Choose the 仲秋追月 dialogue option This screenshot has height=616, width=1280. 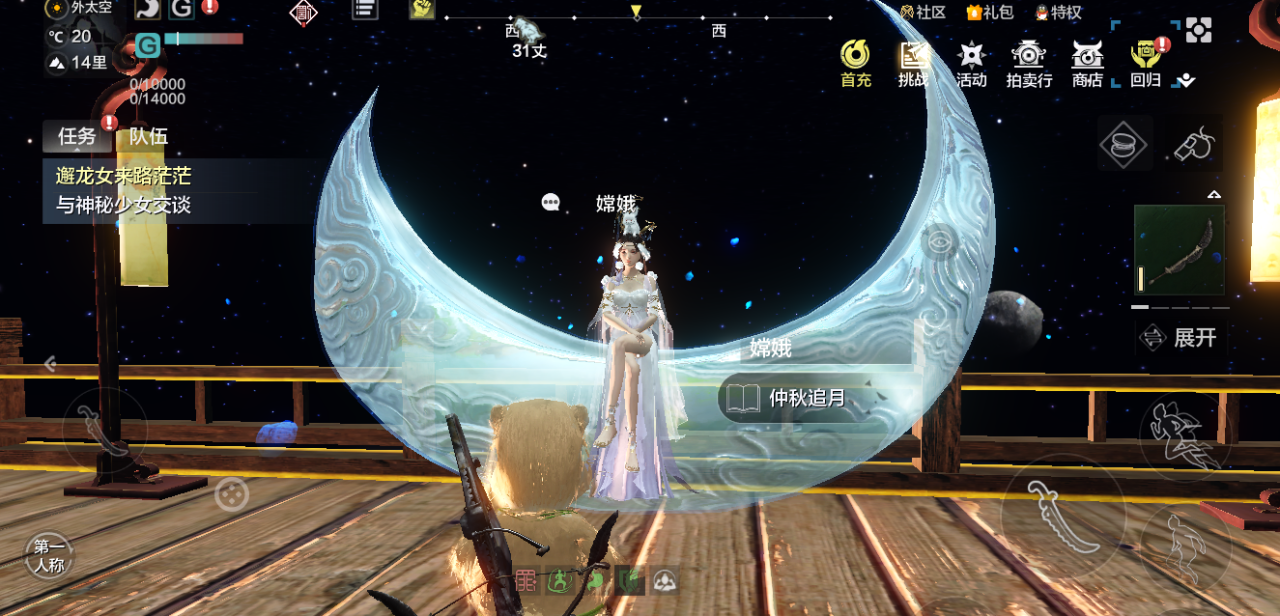[806, 398]
